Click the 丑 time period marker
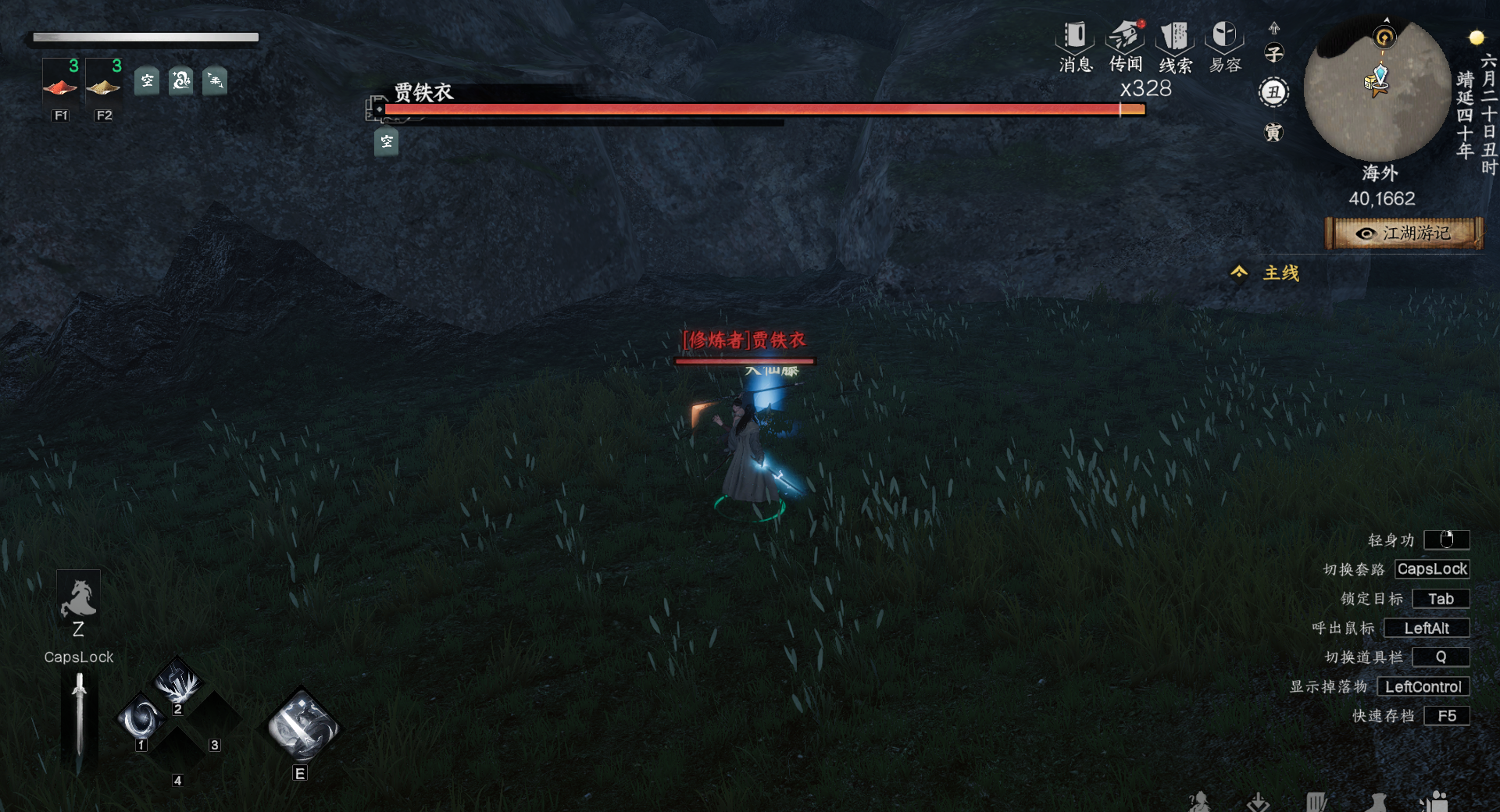 [x=1273, y=93]
